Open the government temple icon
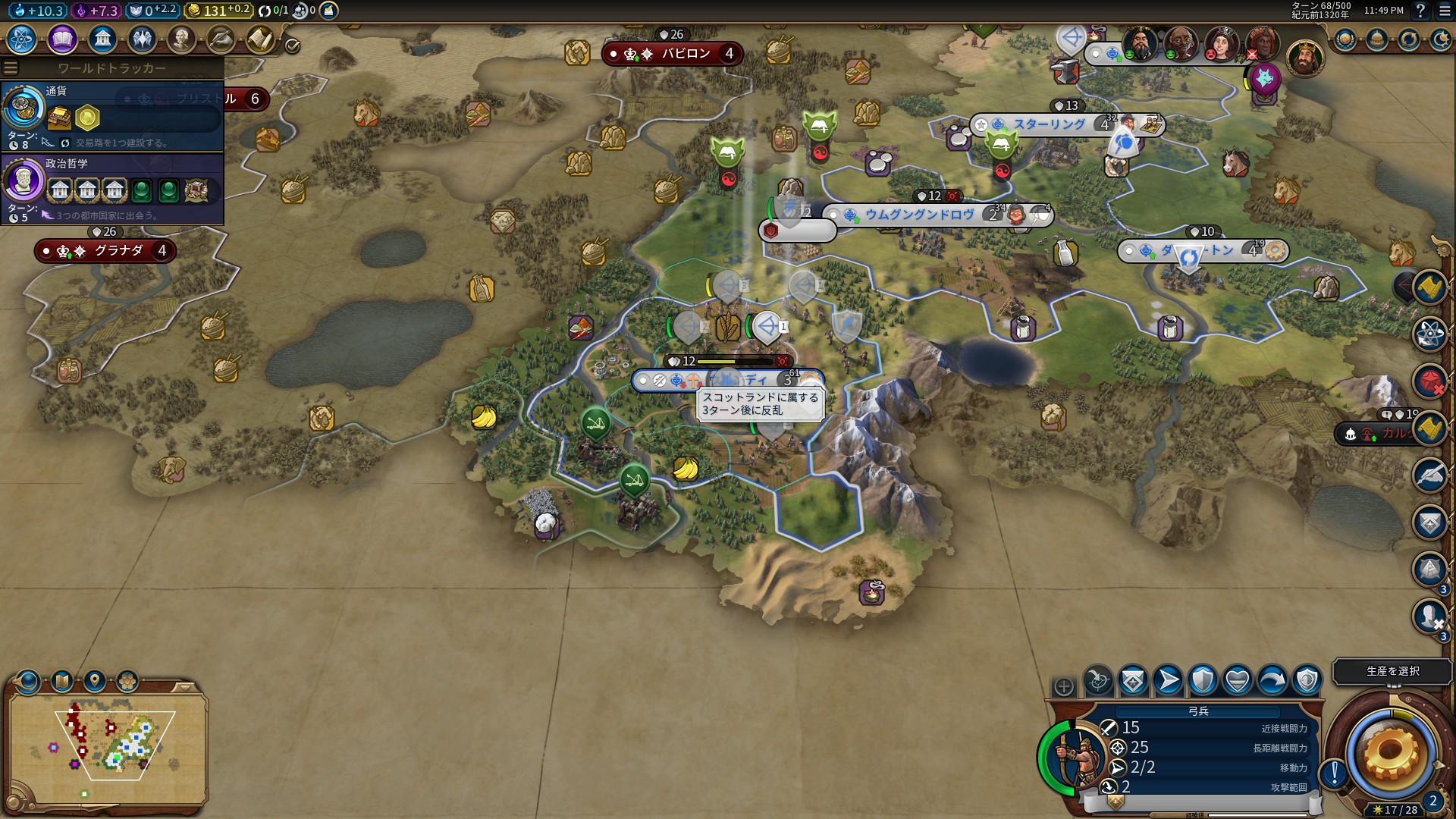The image size is (1456, 819). click(102, 39)
